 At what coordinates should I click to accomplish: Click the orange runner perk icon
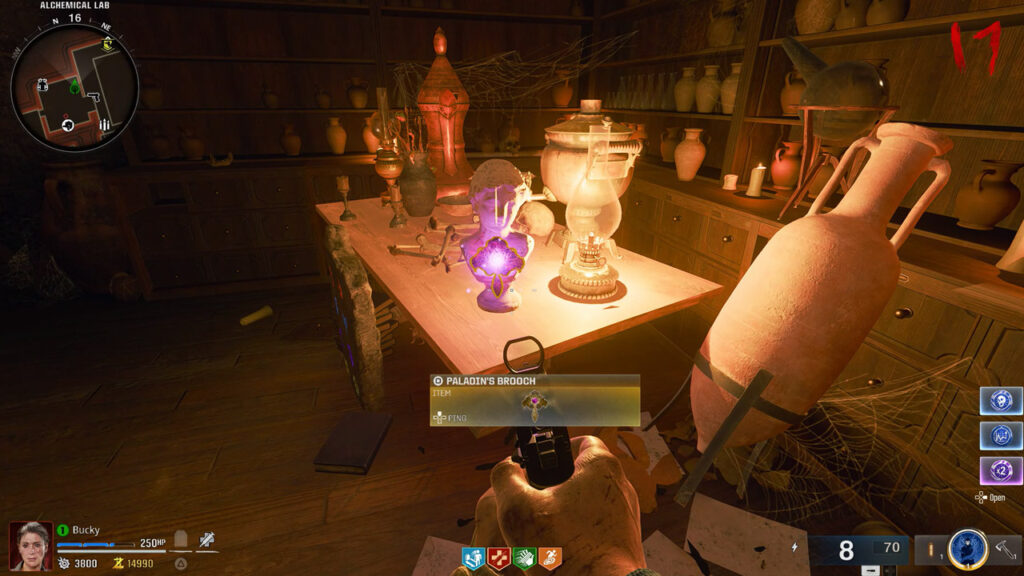pyautogui.click(x=550, y=558)
